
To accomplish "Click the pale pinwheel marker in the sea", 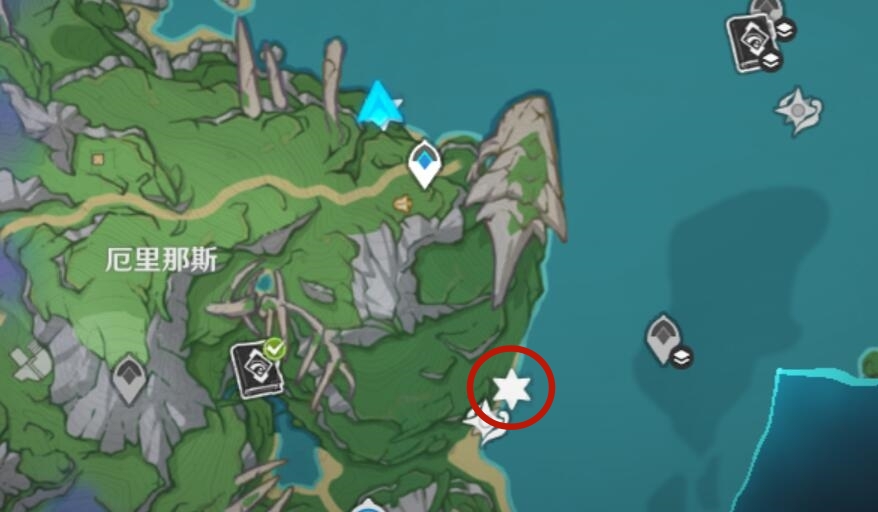I will [x=799, y=110].
